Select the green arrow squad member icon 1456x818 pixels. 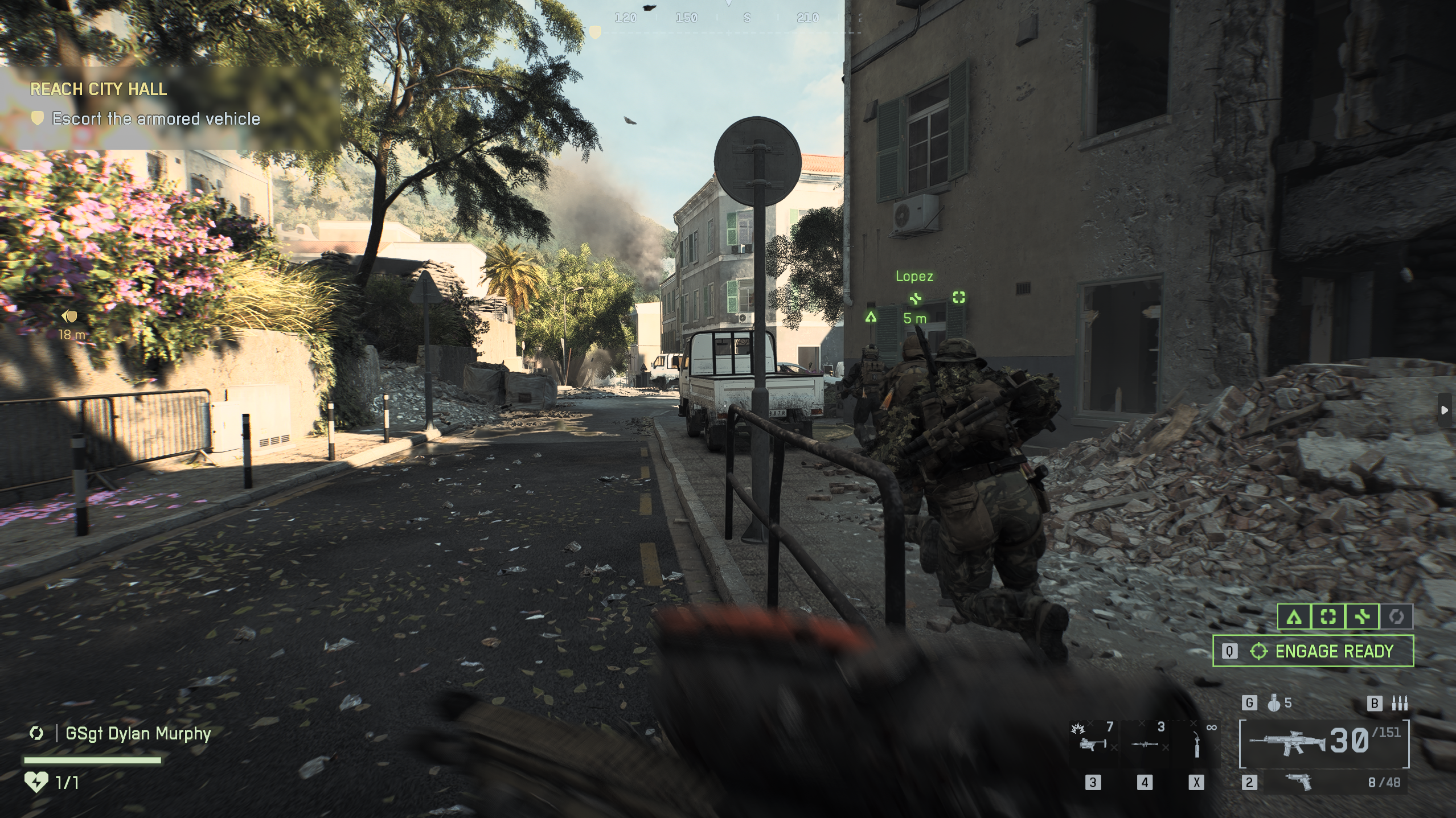point(1294,617)
